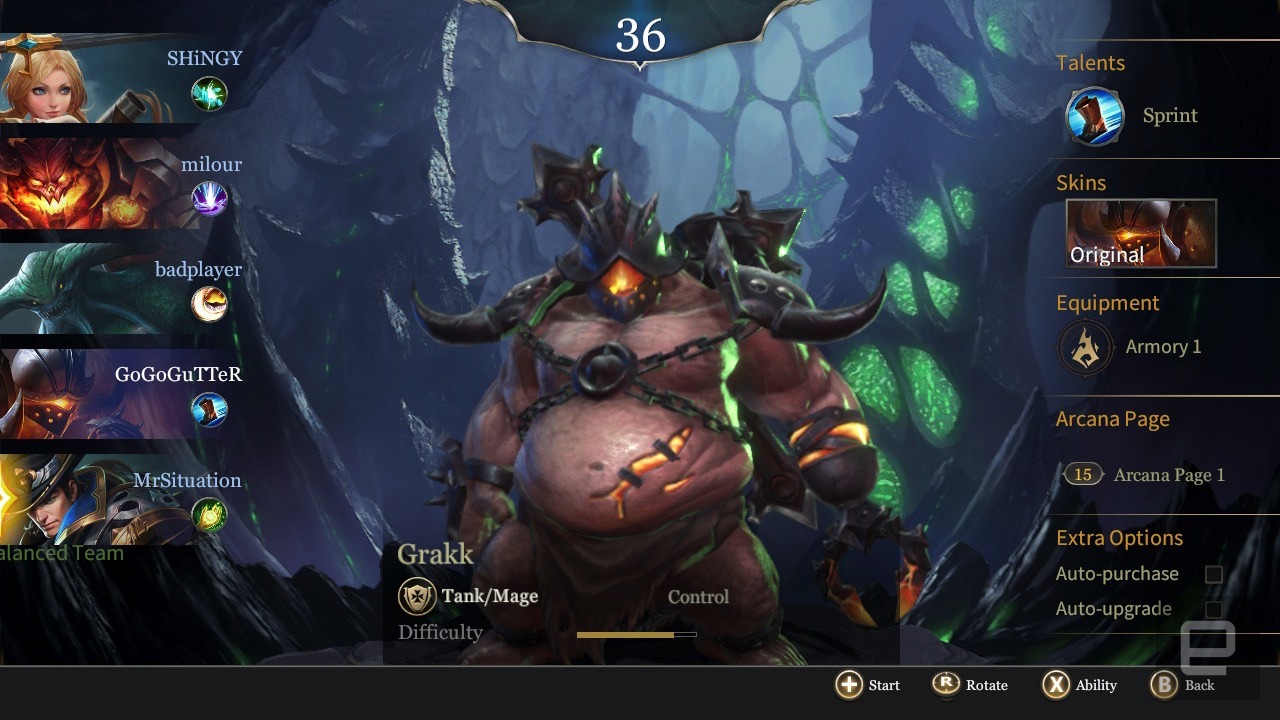This screenshot has height=720, width=1280.
Task: Select MrSituation's player row
Action: click(x=120, y=500)
